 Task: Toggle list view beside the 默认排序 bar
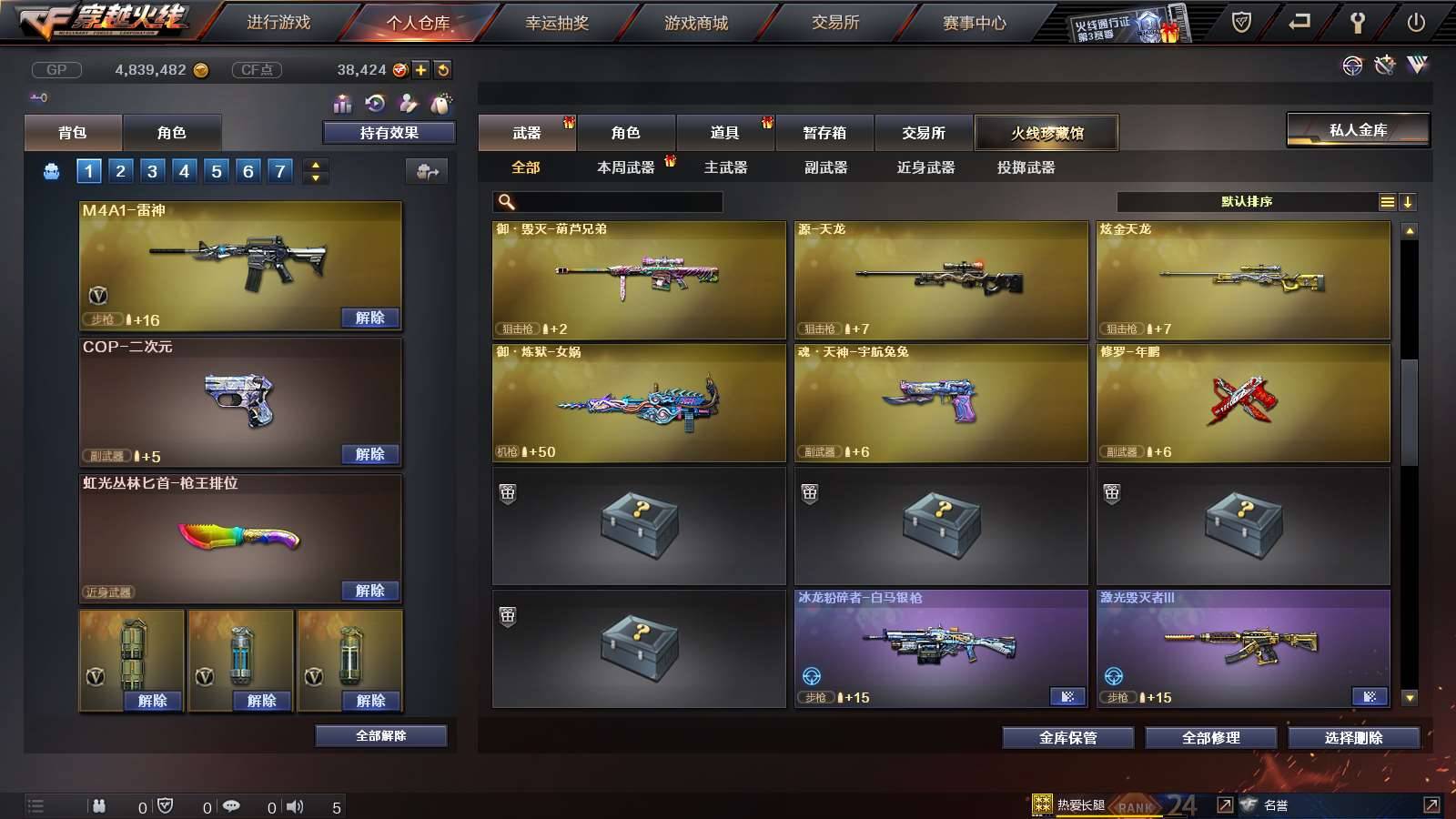point(1387,200)
